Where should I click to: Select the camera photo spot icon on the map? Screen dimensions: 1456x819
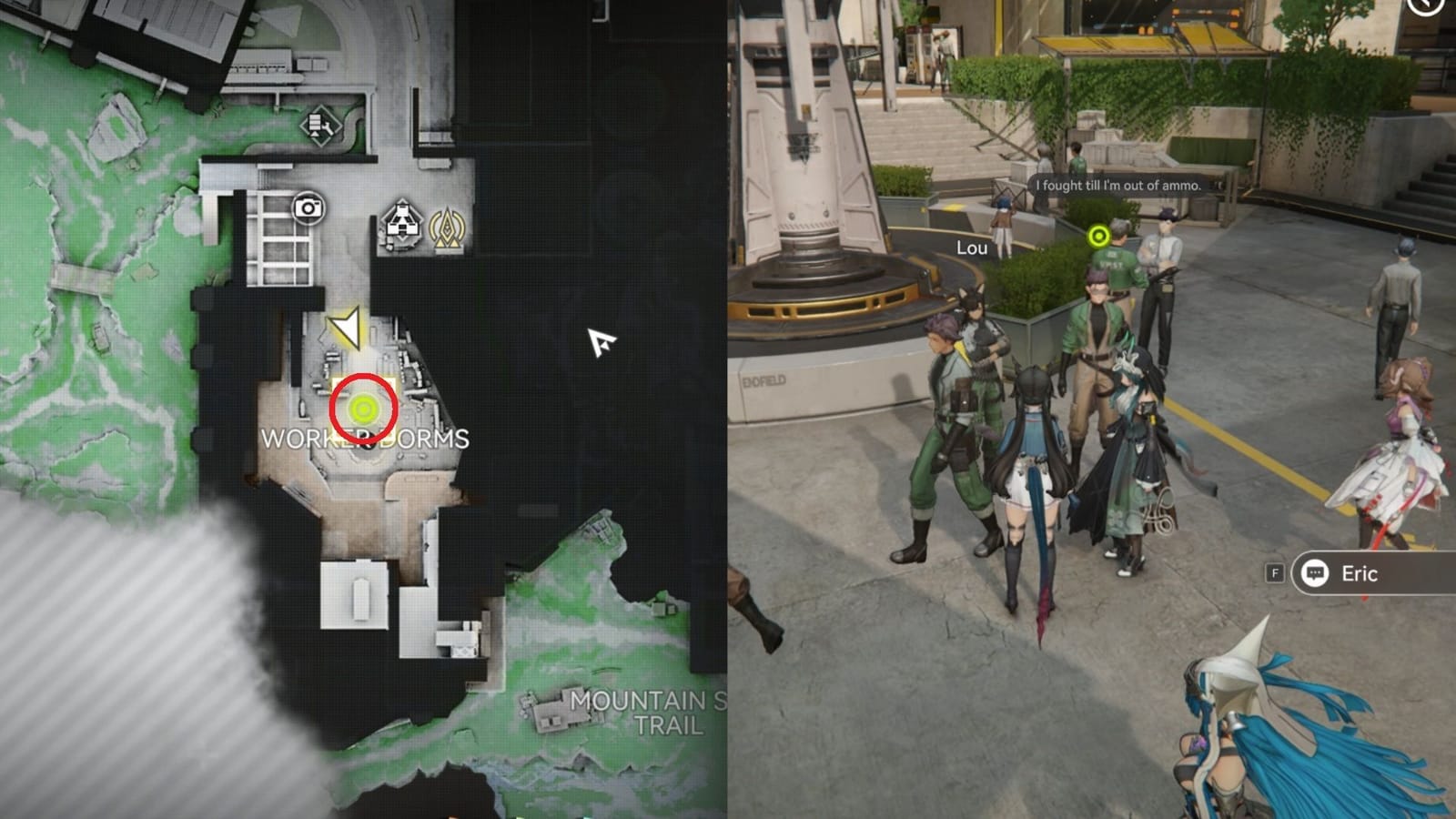coord(309,209)
